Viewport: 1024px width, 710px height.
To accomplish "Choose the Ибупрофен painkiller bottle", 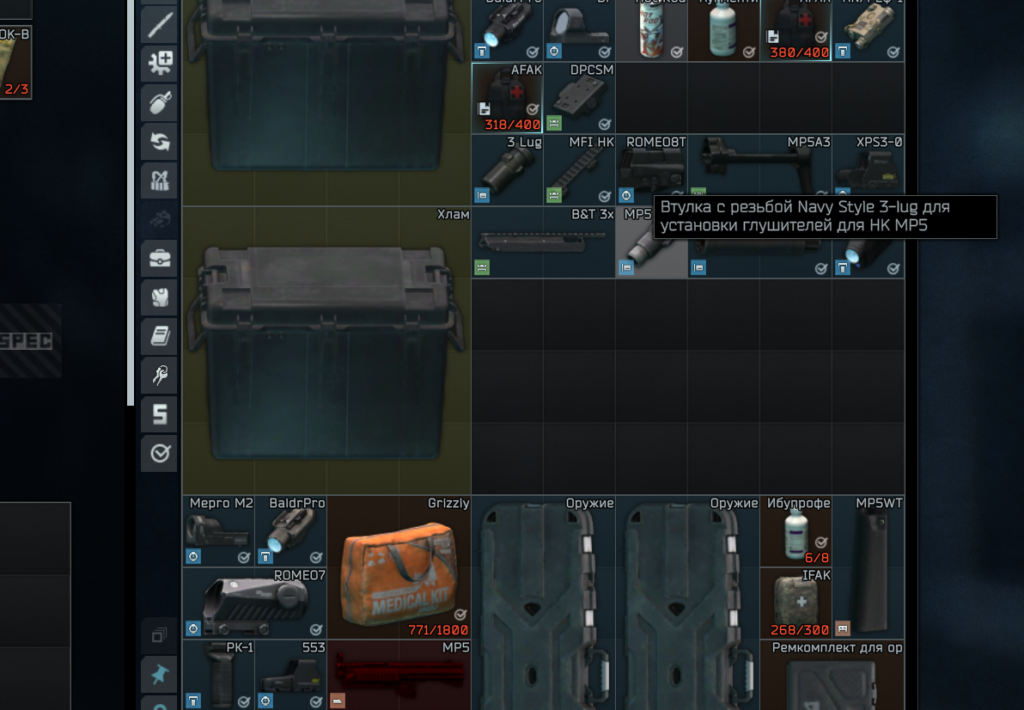I will coord(796,532).
